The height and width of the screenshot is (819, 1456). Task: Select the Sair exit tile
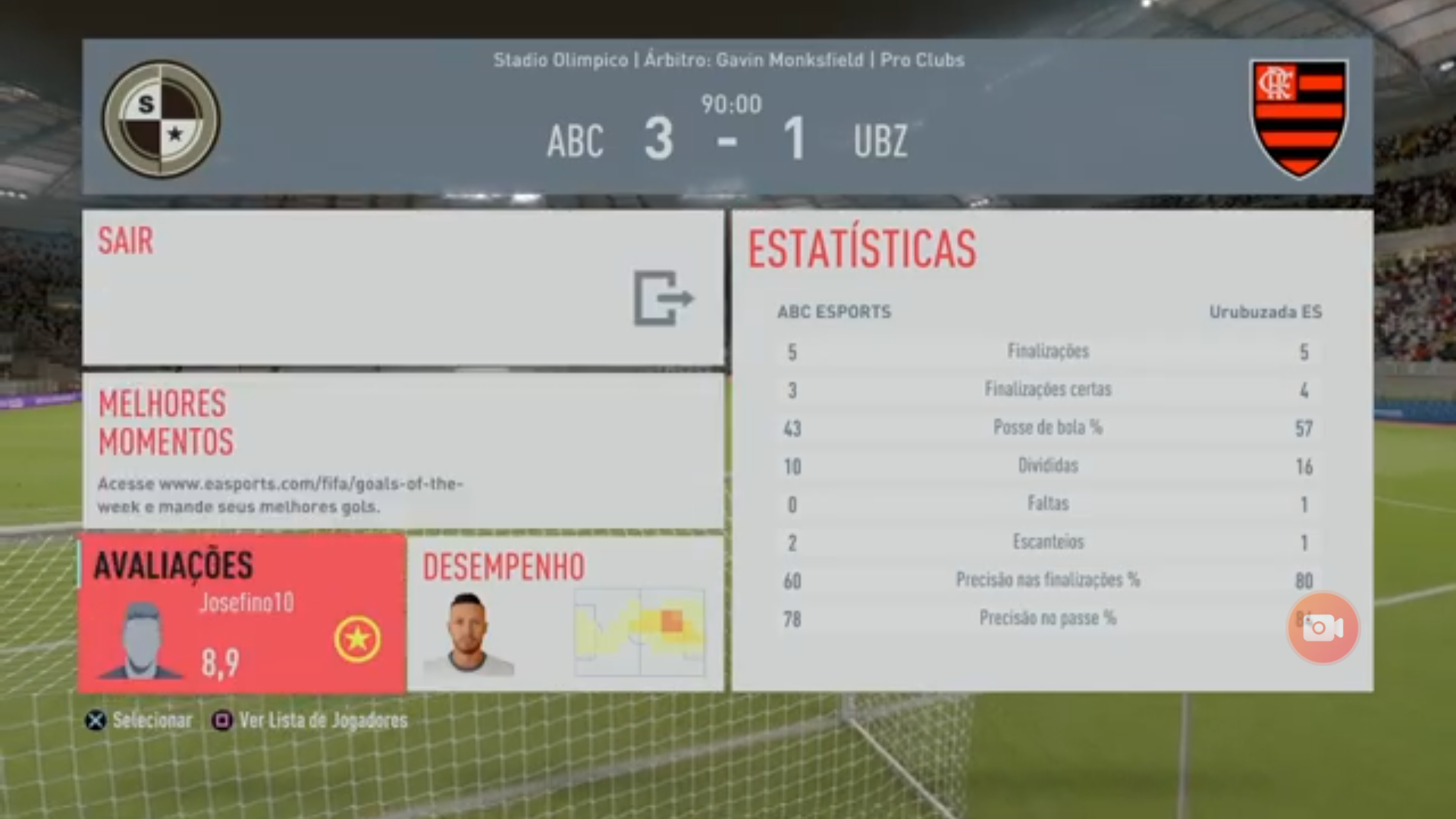(x=403, y=287)
